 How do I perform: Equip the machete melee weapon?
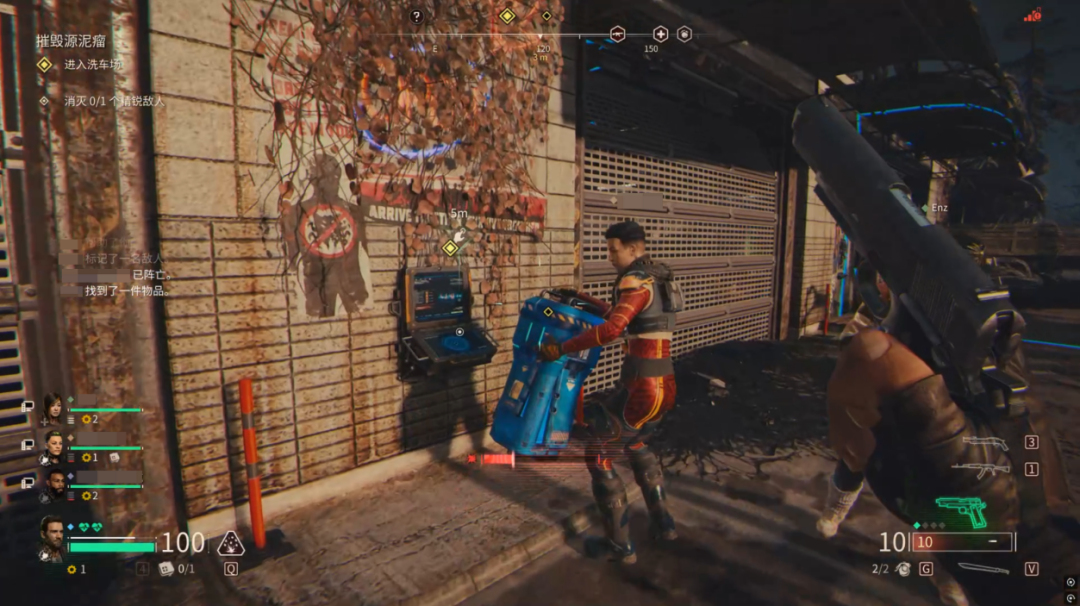pos(984,568)
